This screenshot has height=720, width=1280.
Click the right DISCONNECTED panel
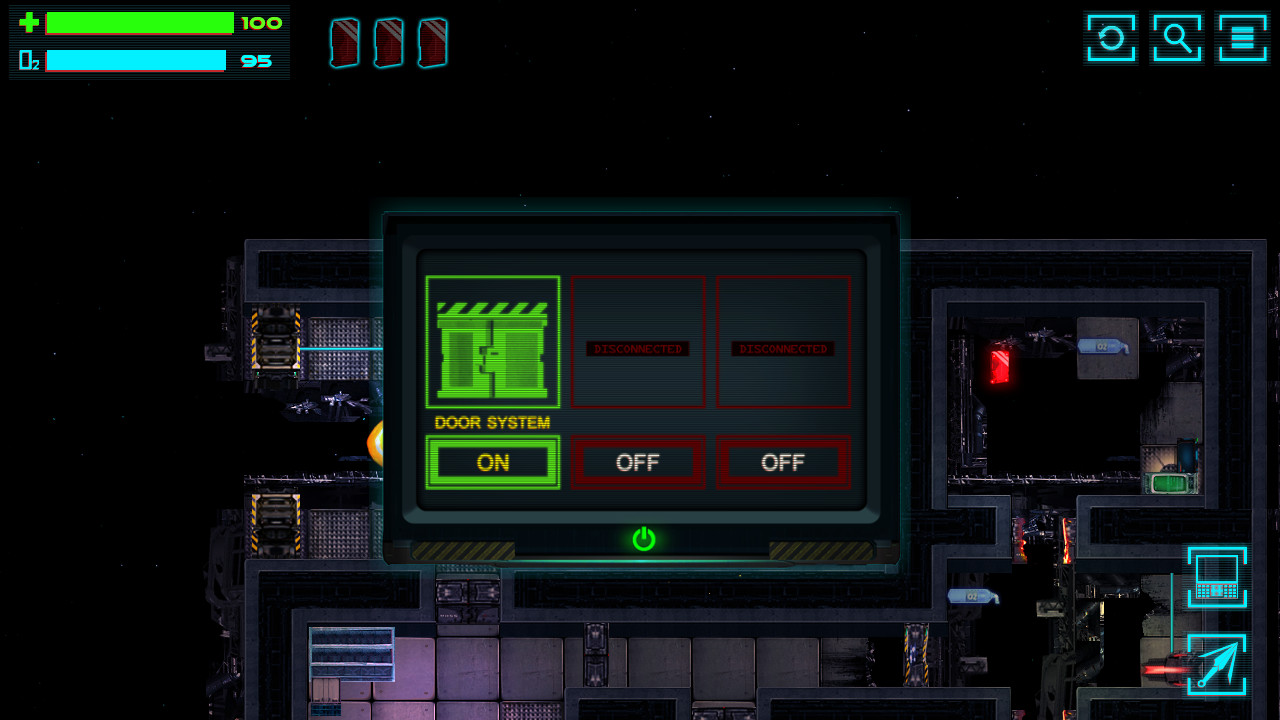coord(783,342)
